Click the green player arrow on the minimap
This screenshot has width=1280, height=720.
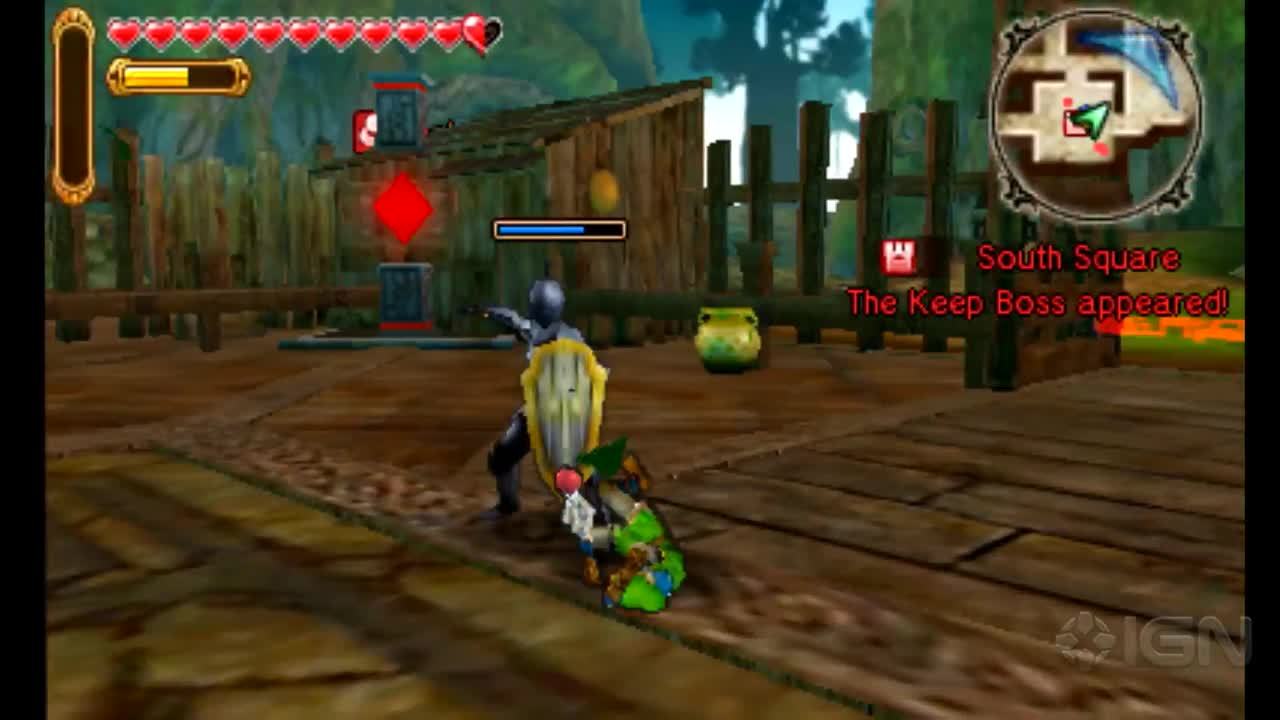coord(1092,121)
